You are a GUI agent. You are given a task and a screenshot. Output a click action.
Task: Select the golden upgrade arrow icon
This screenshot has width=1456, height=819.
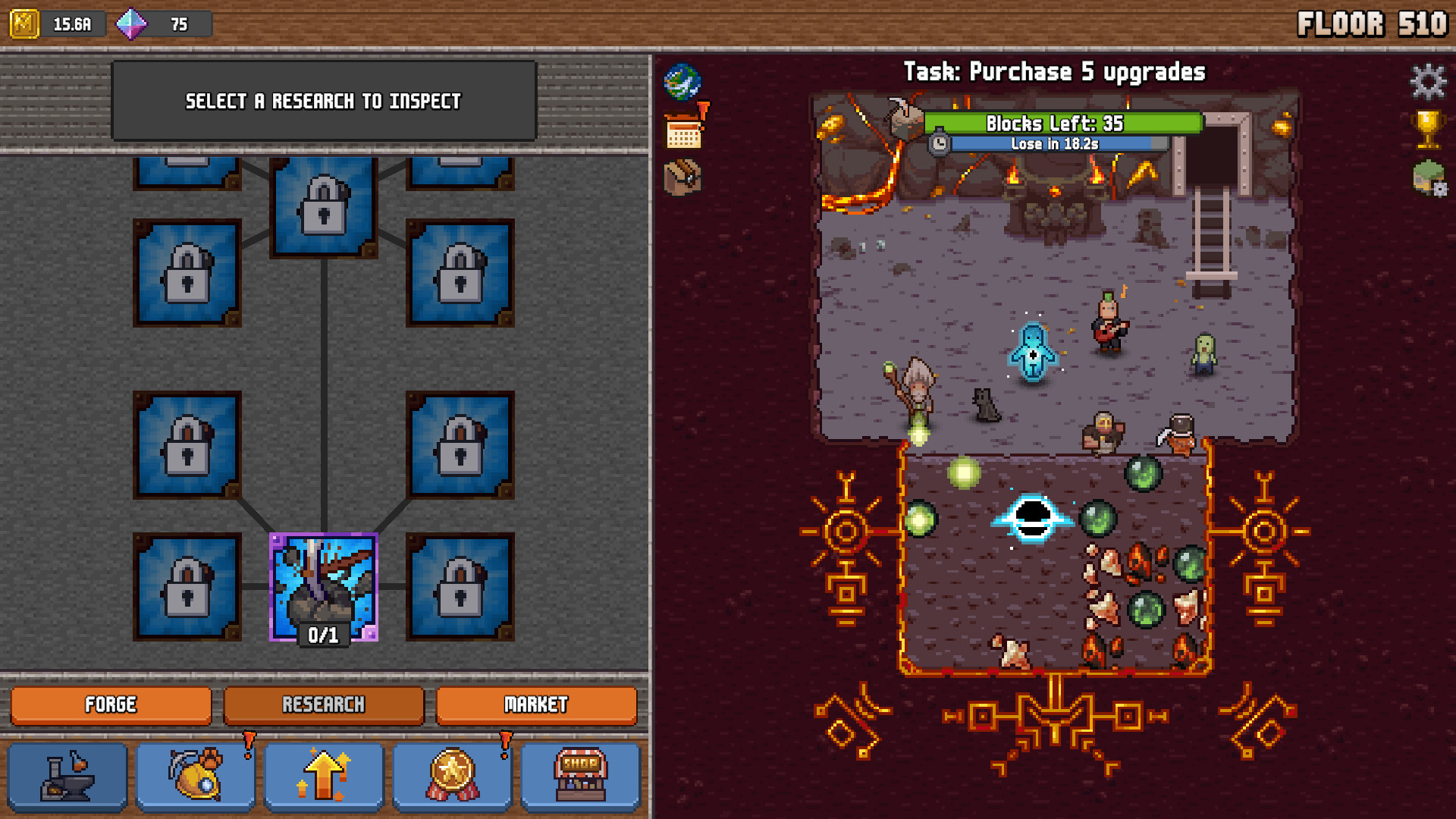[324, 777]
